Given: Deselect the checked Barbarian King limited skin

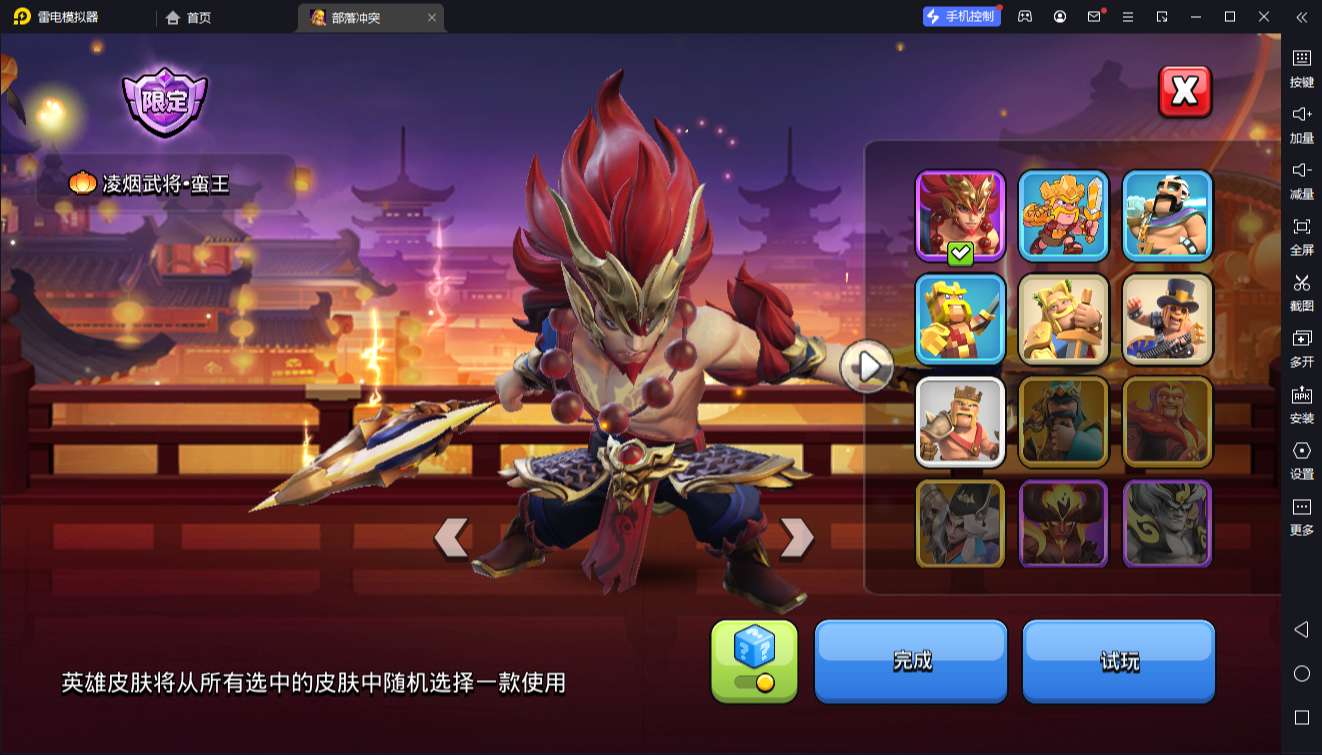Looking at the screenshot, I should (958, 213).
